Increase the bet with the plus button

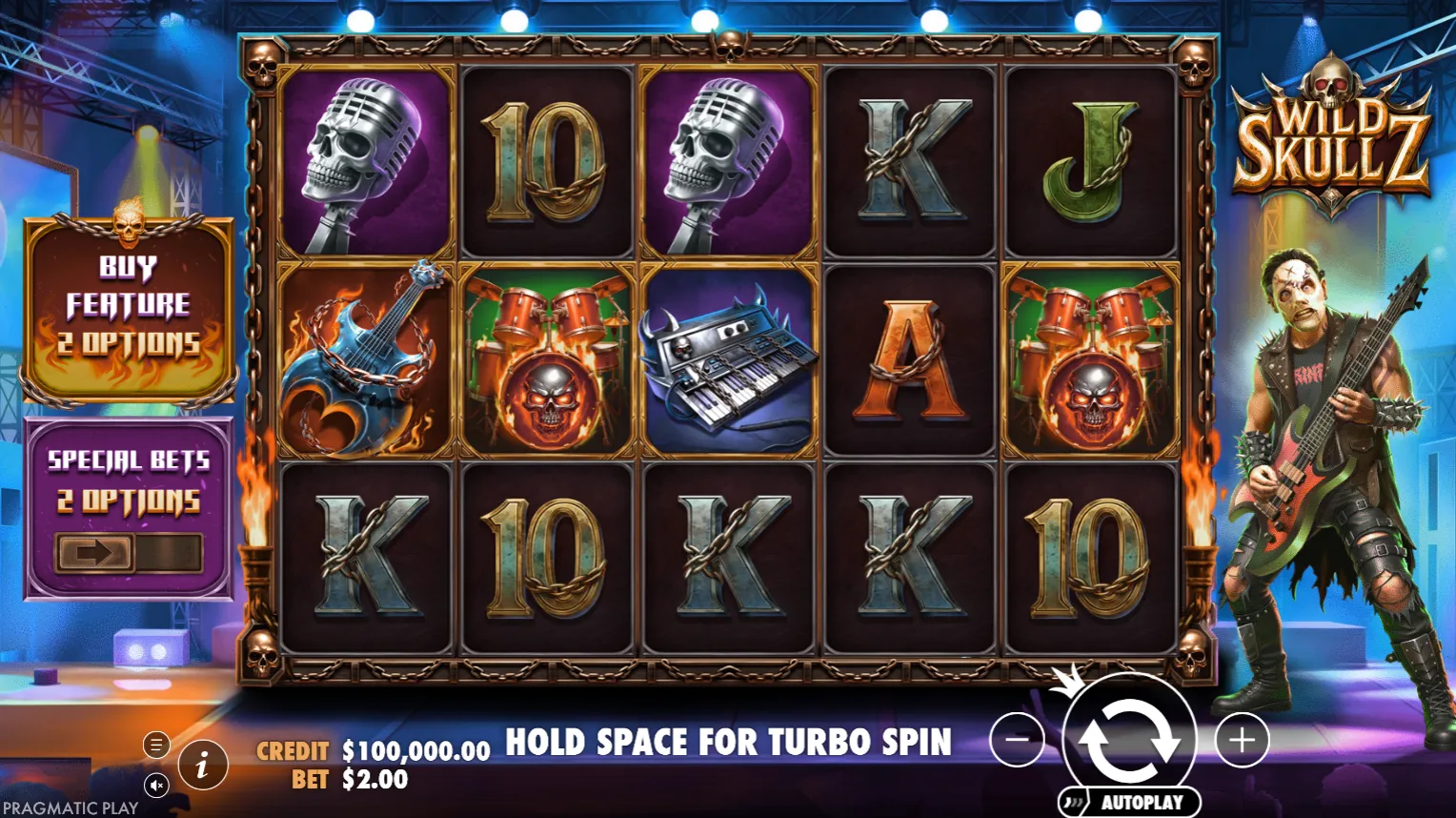coord(1241,739)
